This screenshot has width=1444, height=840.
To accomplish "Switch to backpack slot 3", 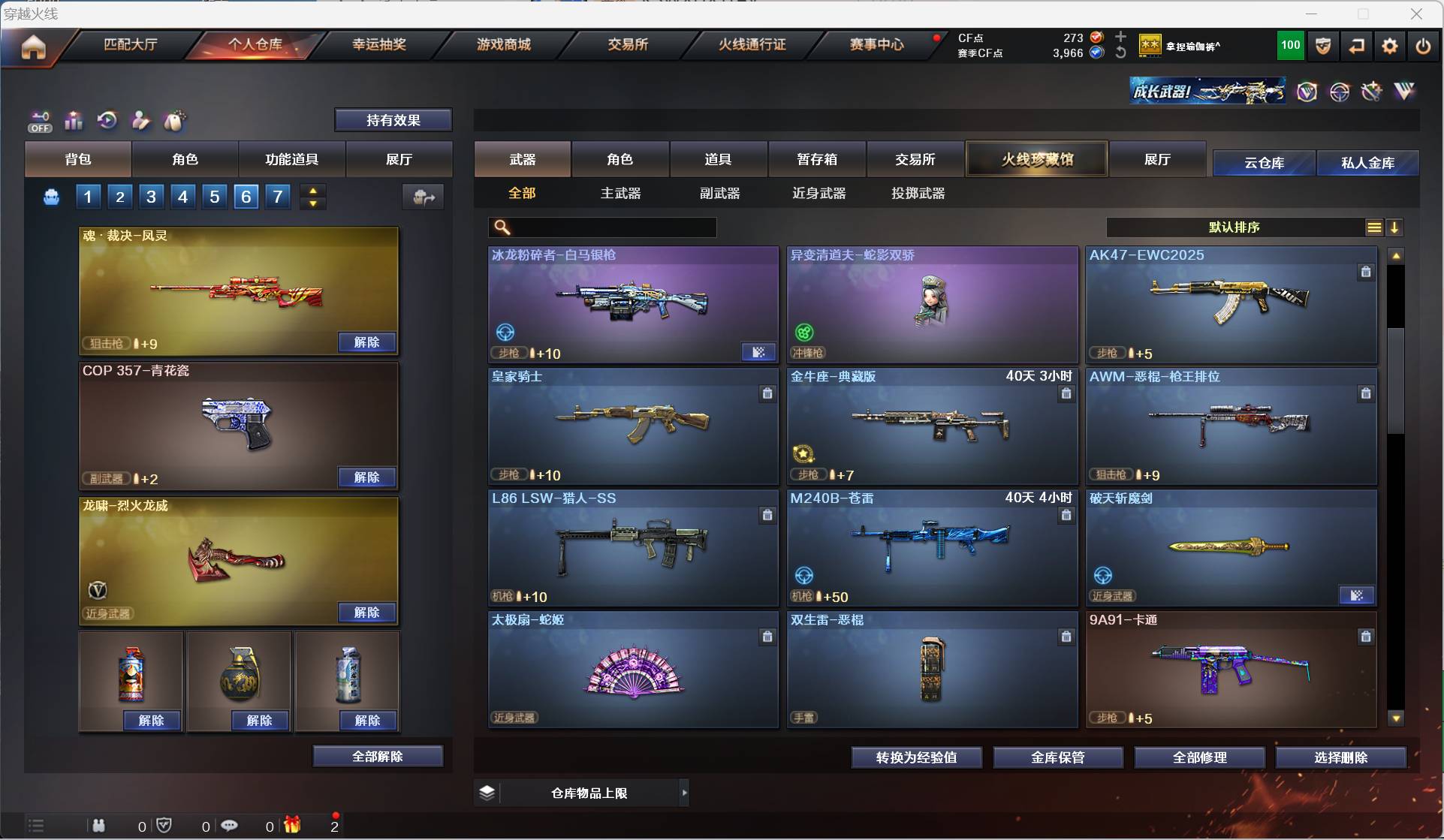I will [x=150, y=197].
